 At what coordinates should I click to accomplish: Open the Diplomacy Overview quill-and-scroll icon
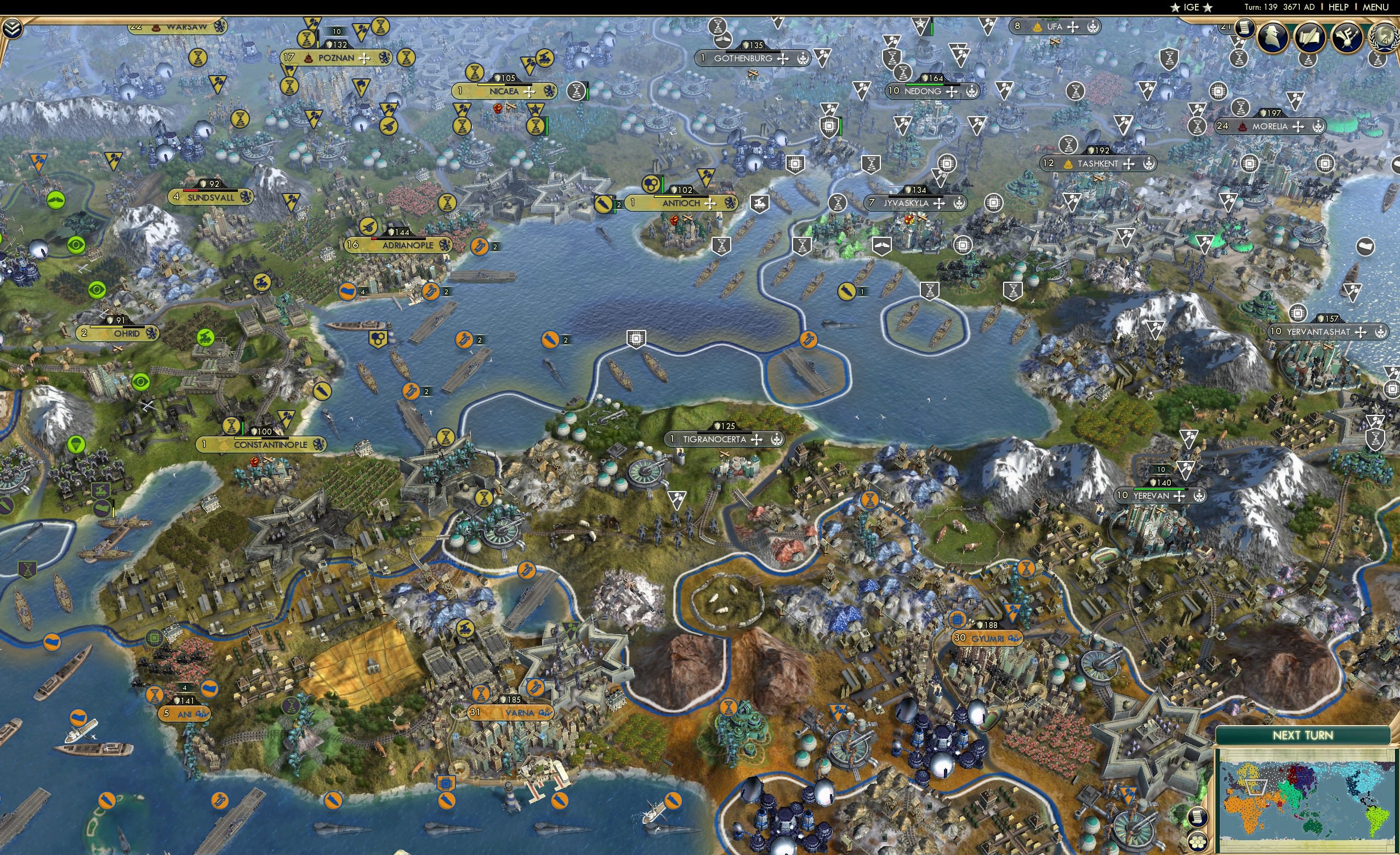click(1311, 36)
